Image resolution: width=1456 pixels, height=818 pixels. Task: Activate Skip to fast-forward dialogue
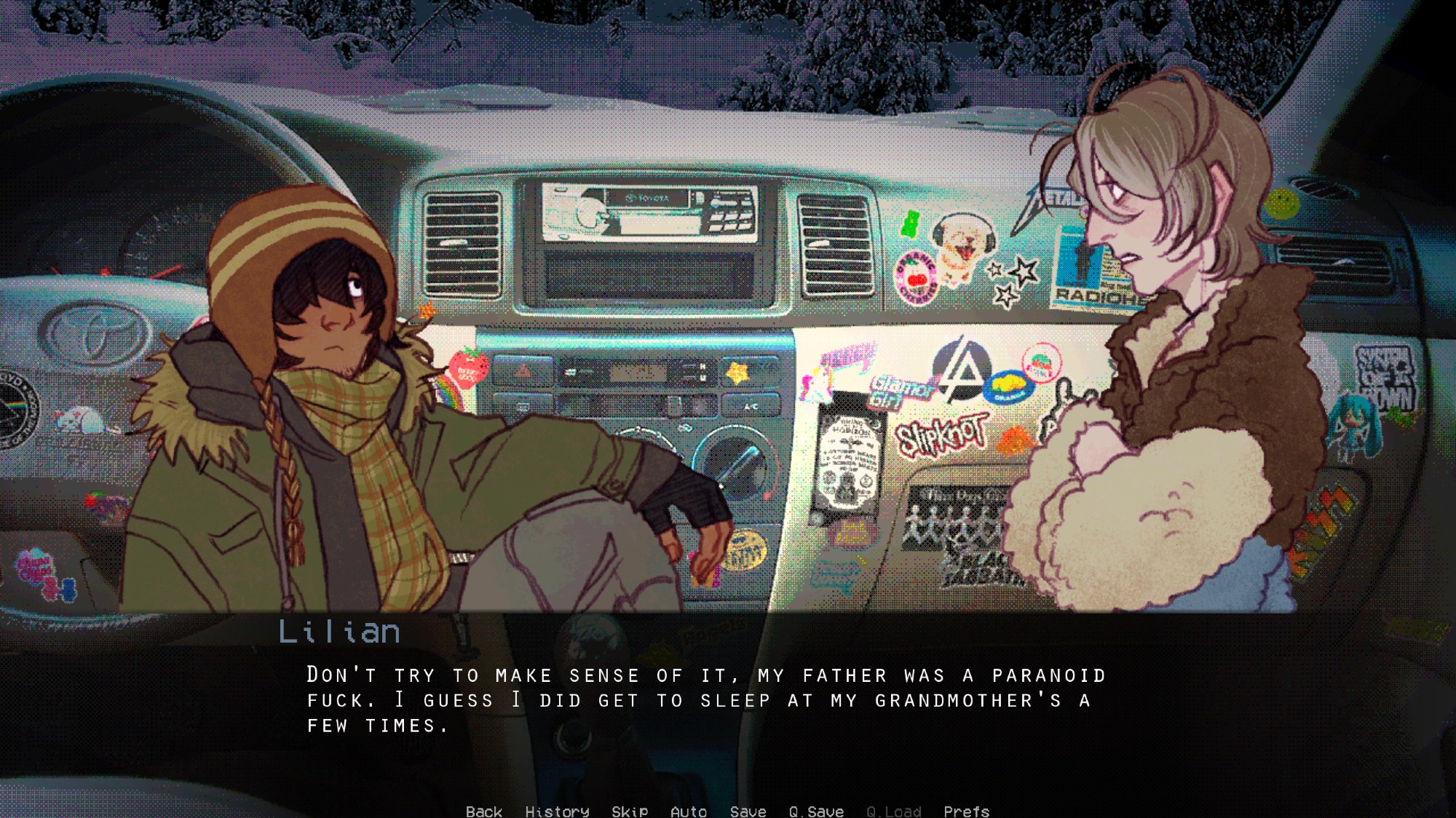pos(630,811)
